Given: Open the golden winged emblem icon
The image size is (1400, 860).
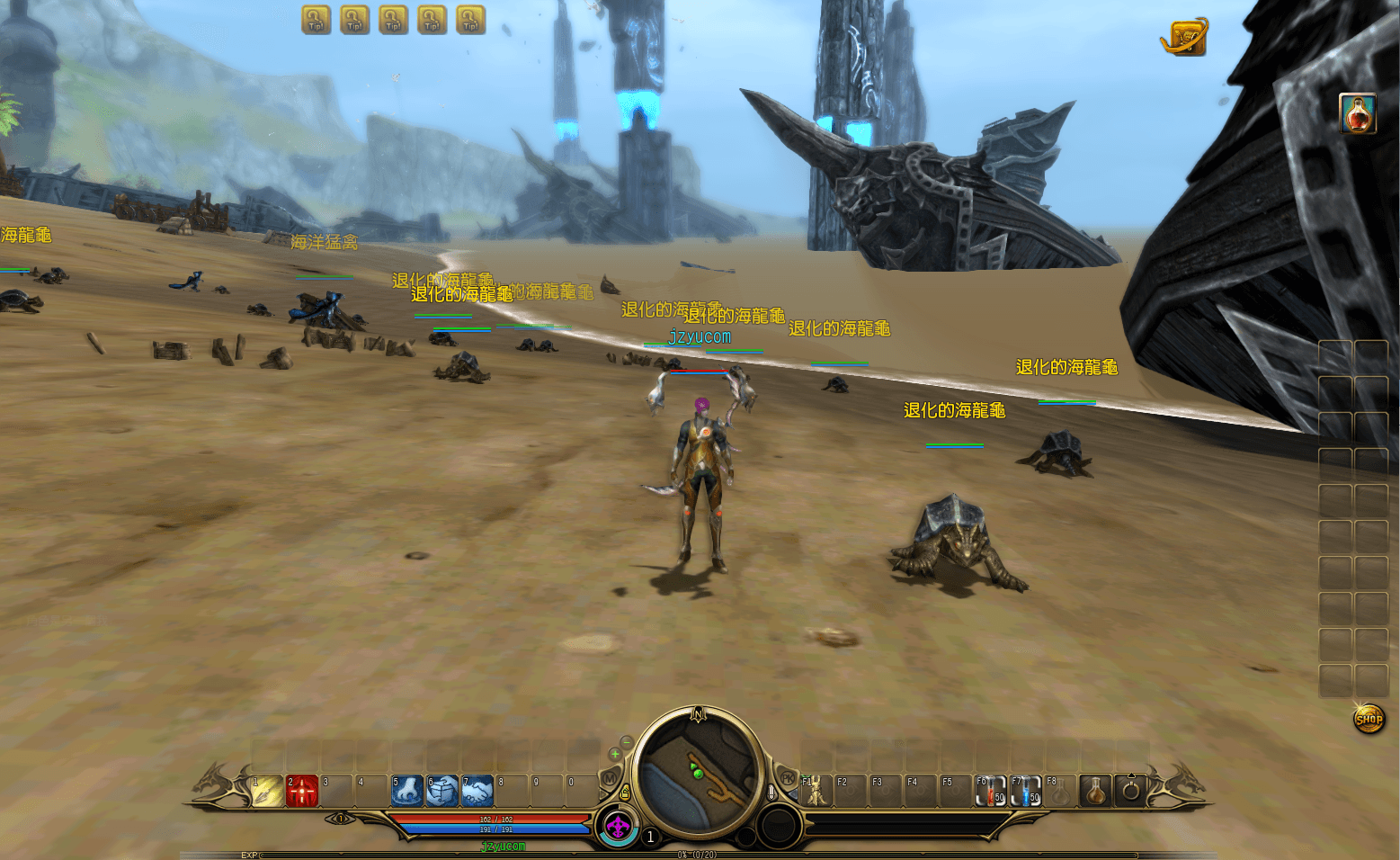Looking at the screenshot, I should 1184,38.
